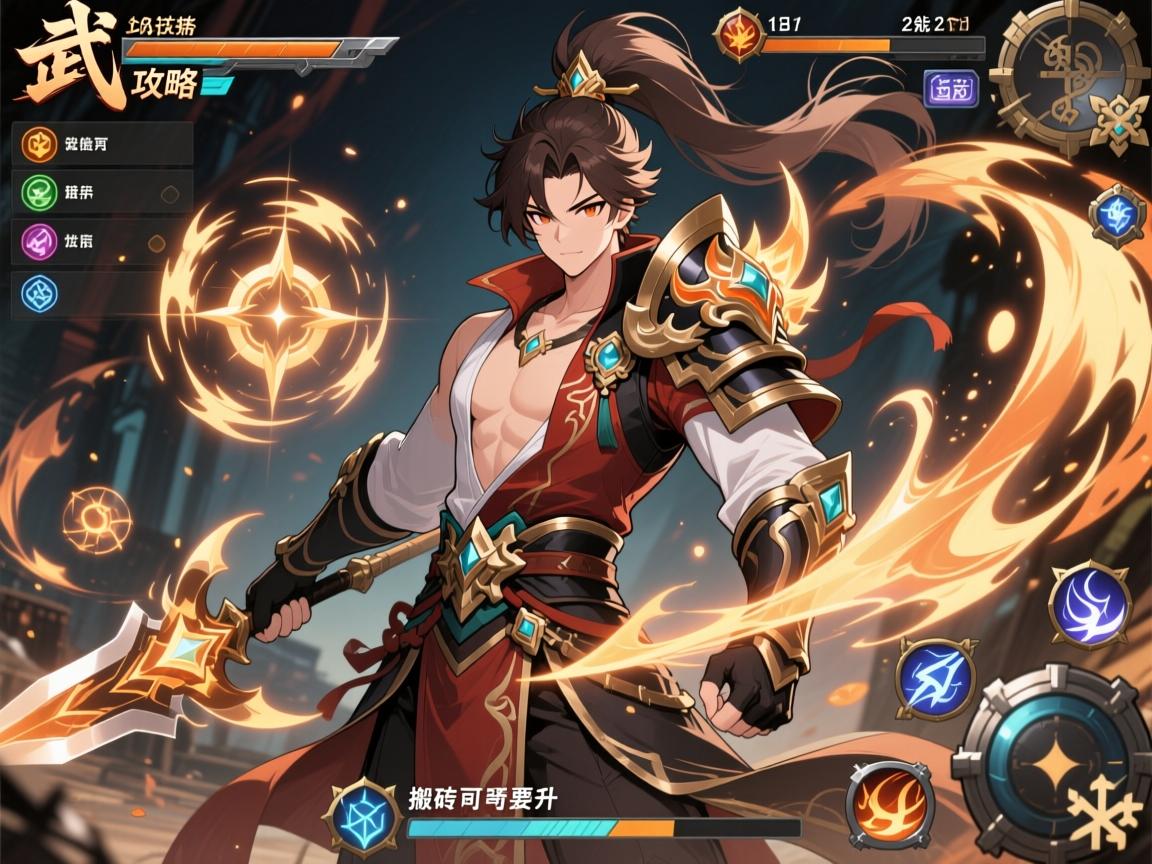The image size is (1152, 864).
Task: Open the purple icon list row
Action: pyautogui.click(x=104, y=241)
